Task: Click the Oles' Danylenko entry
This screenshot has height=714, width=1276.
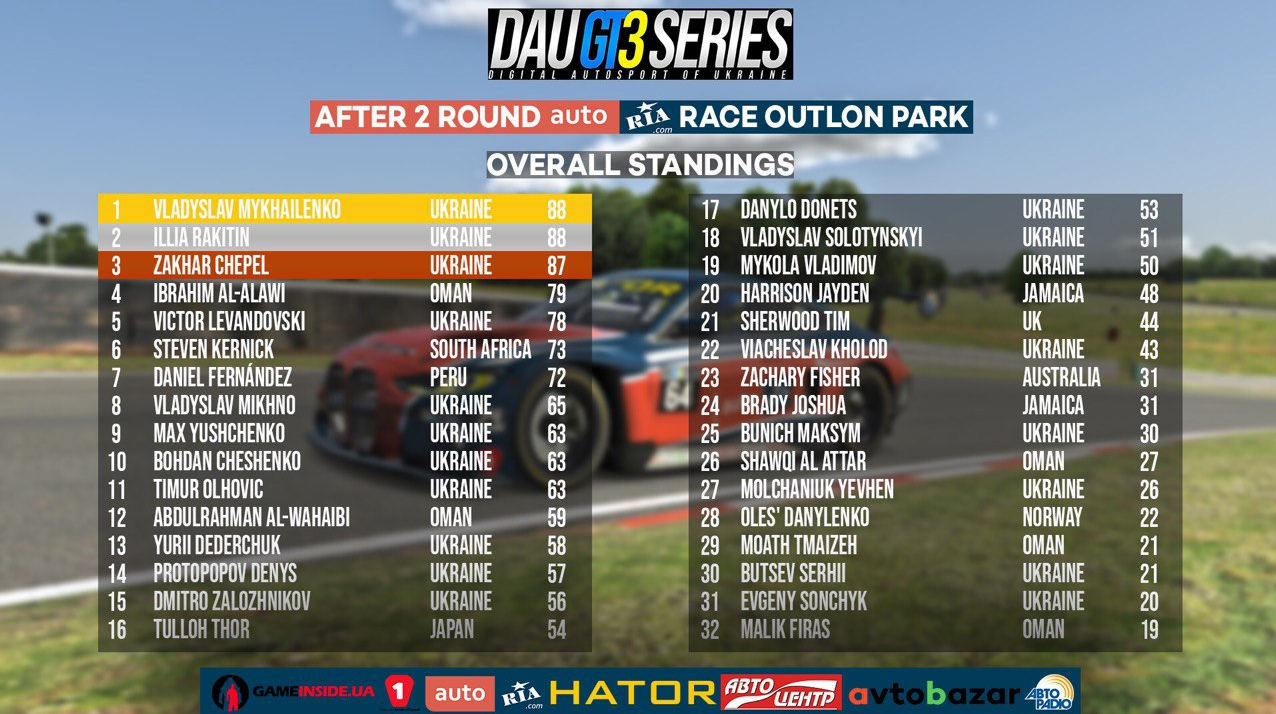Action: [x=934, y=517]
